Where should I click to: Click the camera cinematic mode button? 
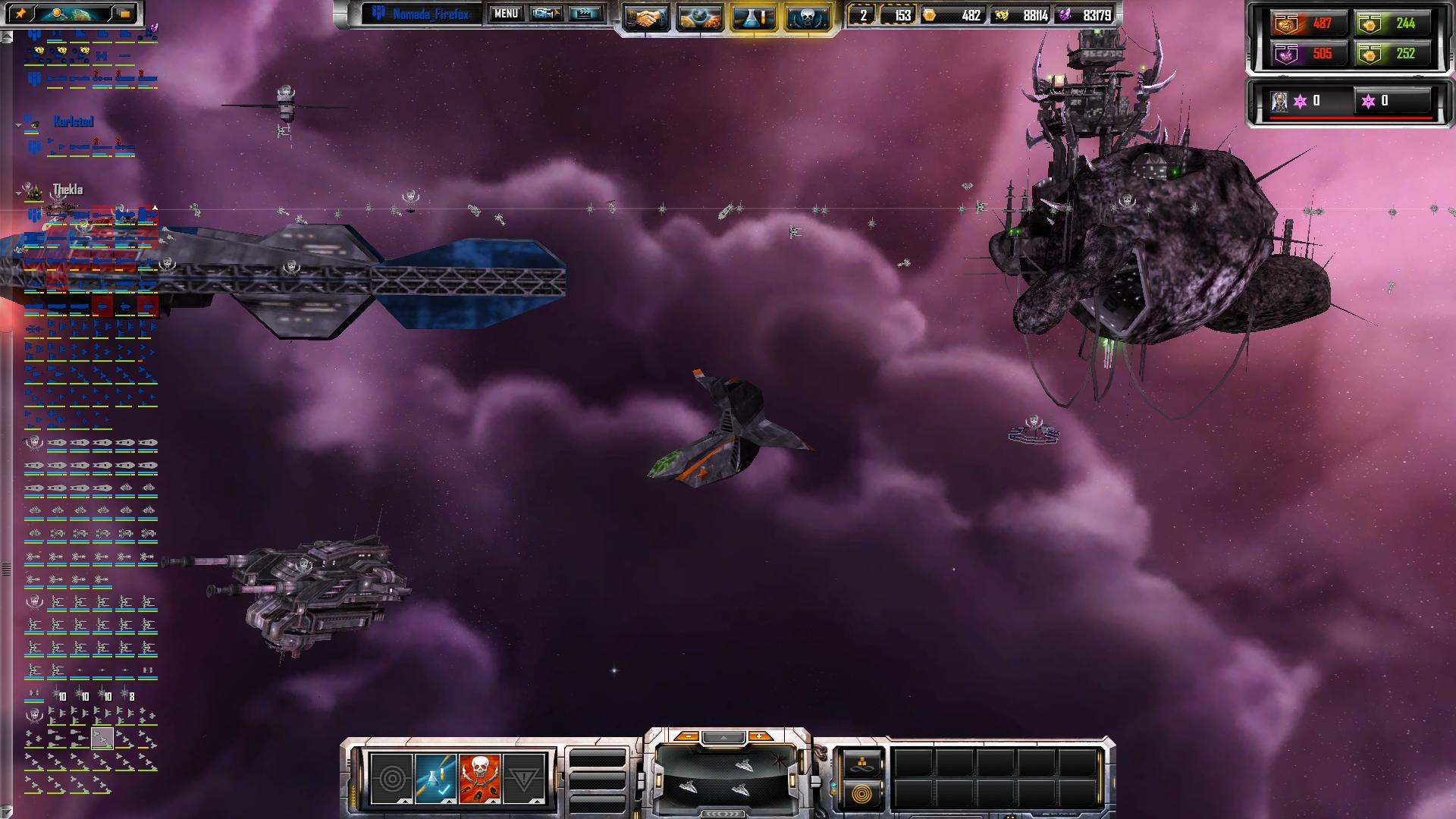546,14
